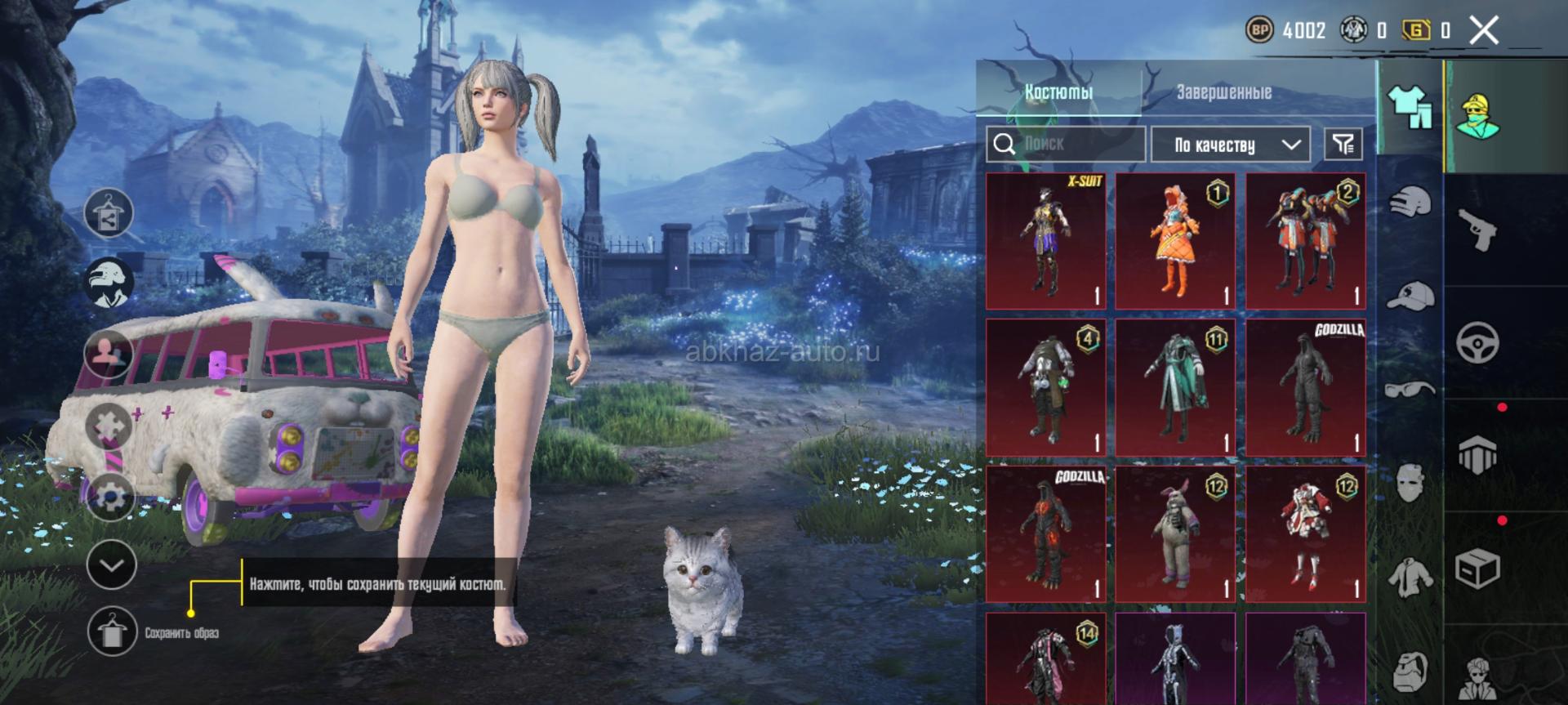Image resolution: width=1568 pixels, height=705 pixels.
Task: Collapse the side menu with the down arrow
Action: (x=111, y=564)
